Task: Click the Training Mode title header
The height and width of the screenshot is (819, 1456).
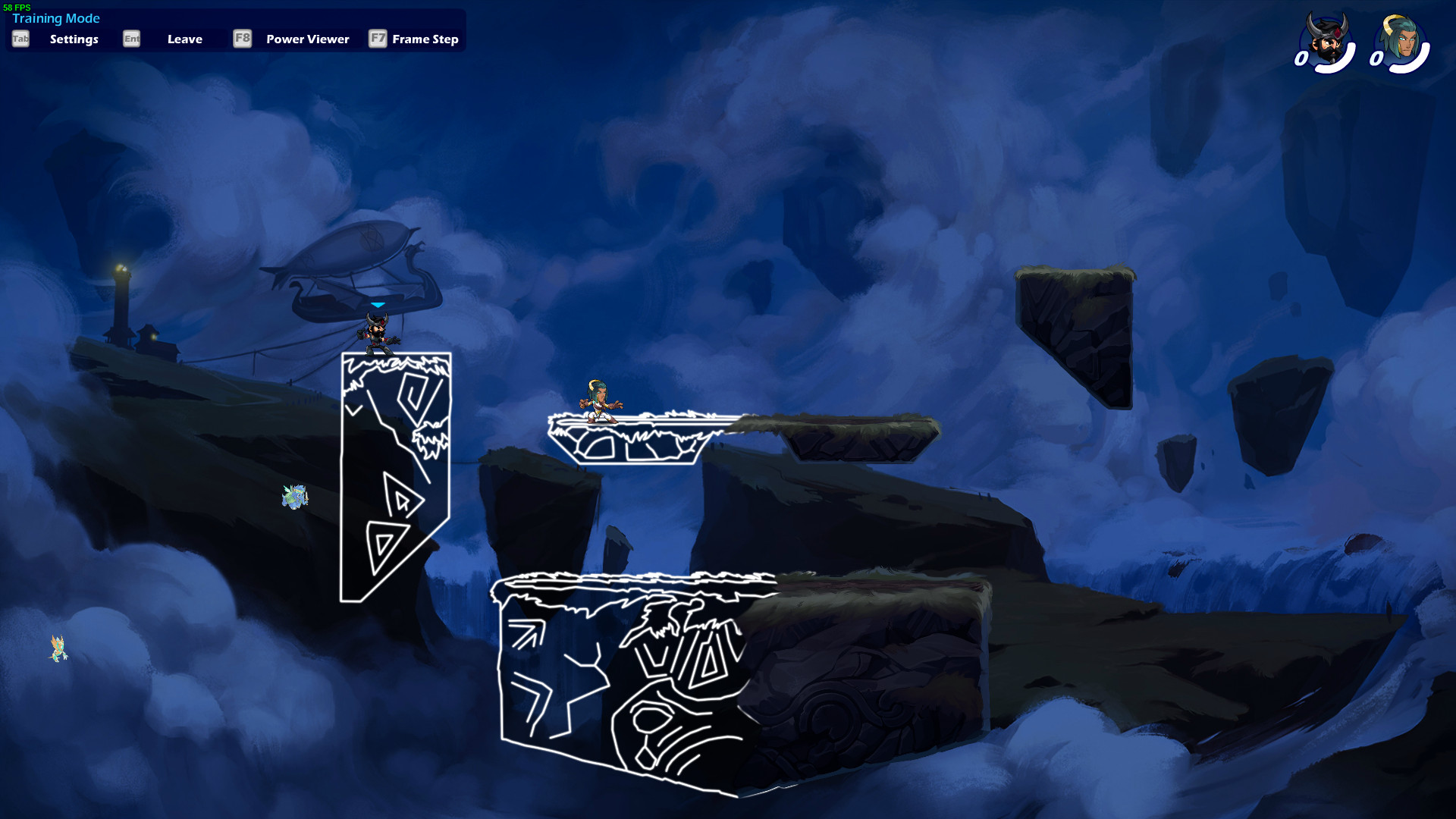Action: pyautogui.click(x=57, y=18)
